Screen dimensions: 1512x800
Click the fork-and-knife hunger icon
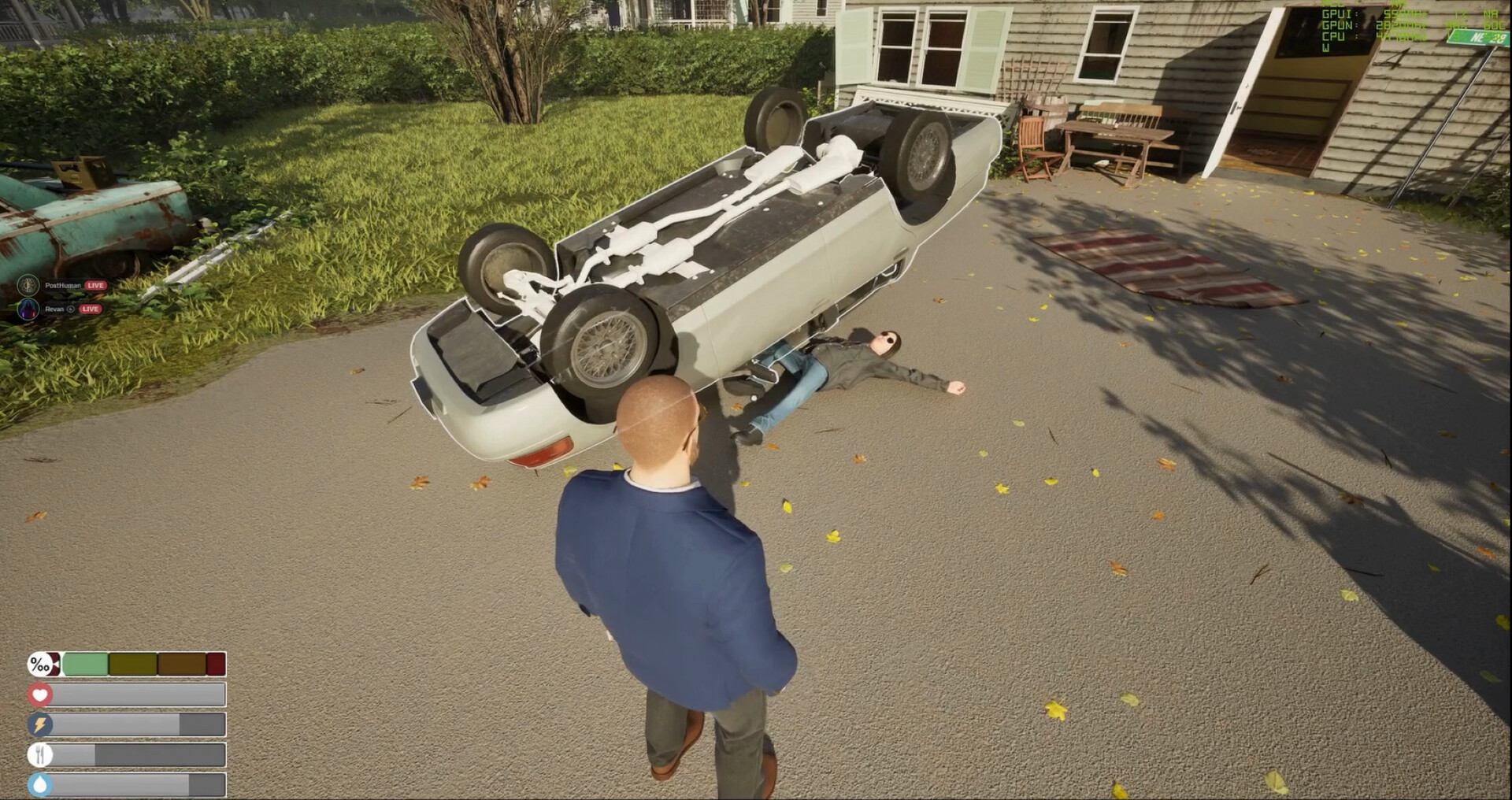(39, 754)
